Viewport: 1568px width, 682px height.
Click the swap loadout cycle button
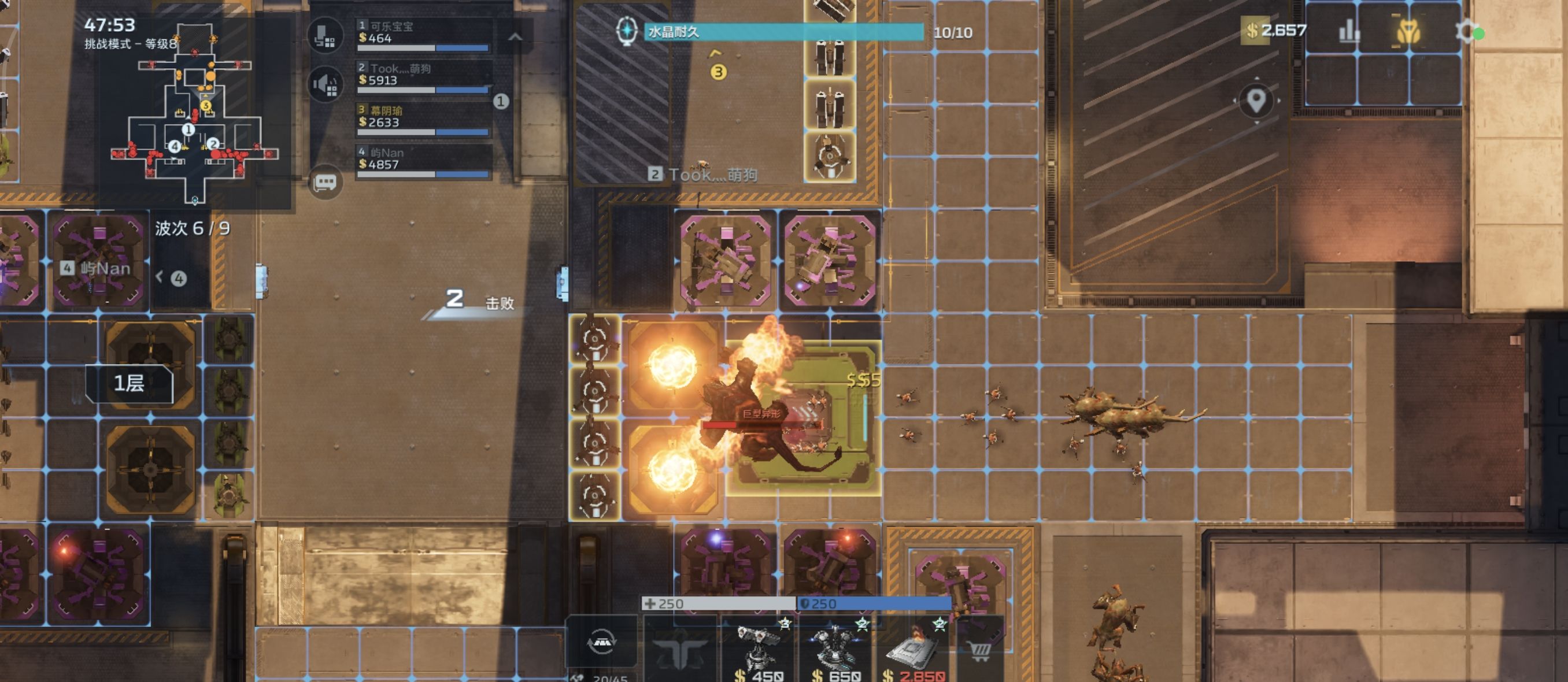601,642
